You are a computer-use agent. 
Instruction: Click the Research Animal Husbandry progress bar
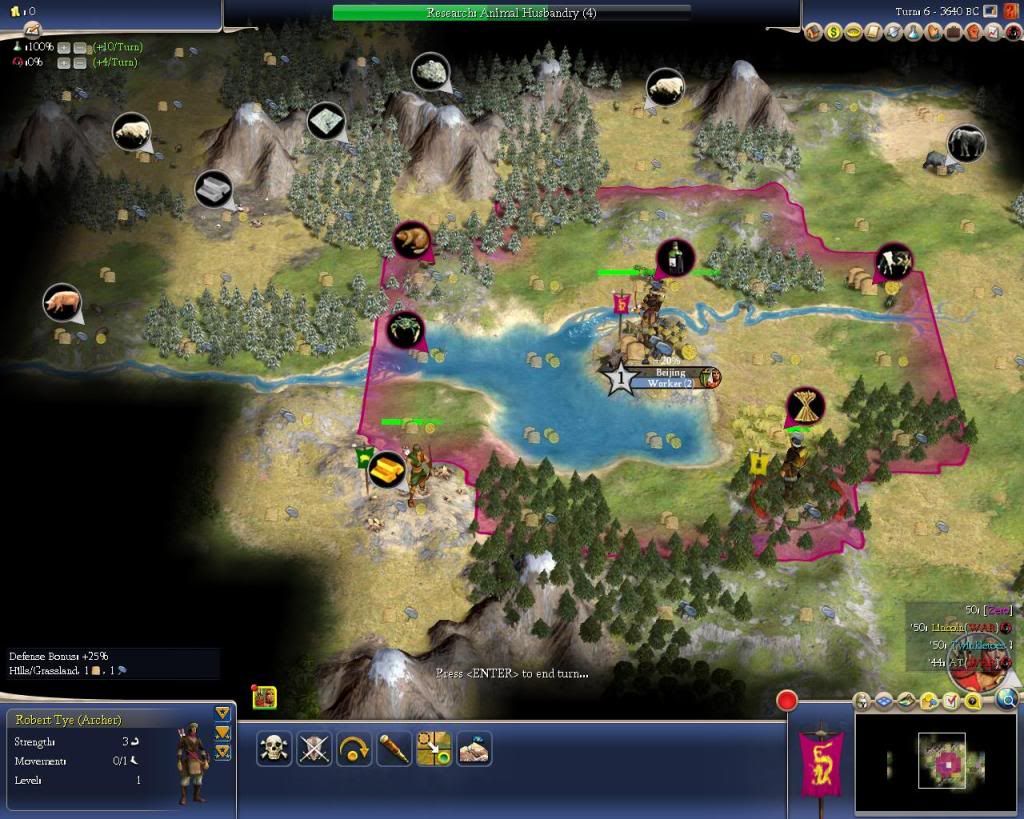tap(511, 13)
